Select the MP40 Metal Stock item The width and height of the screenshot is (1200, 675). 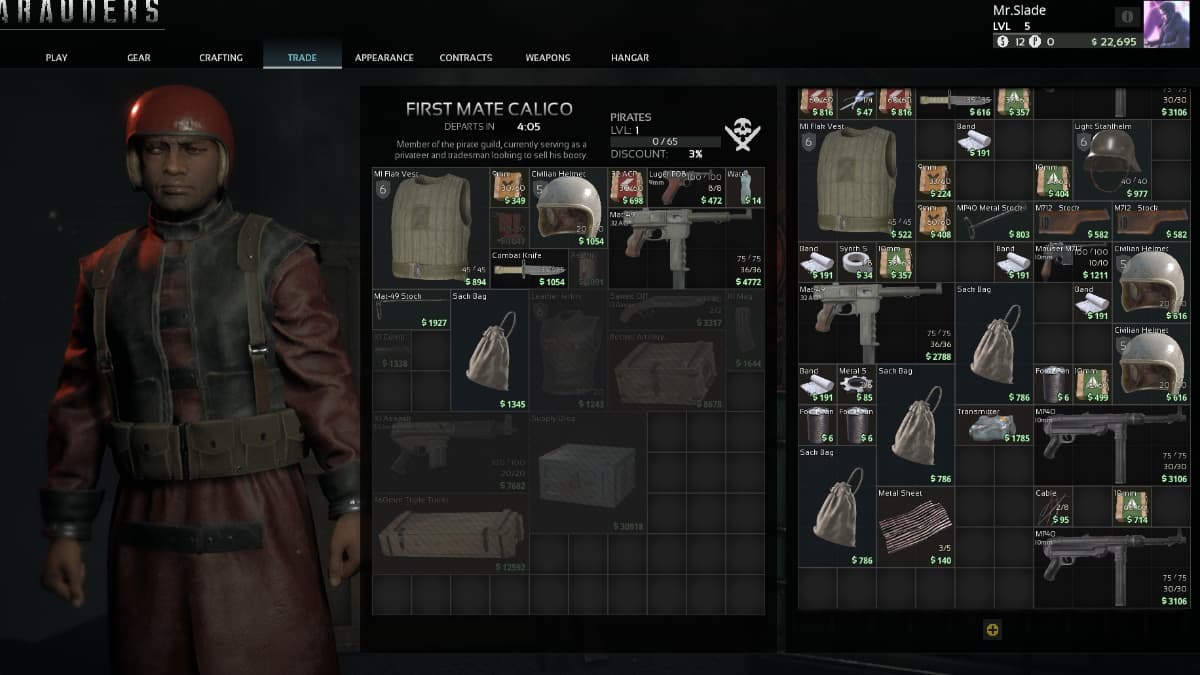994,221
